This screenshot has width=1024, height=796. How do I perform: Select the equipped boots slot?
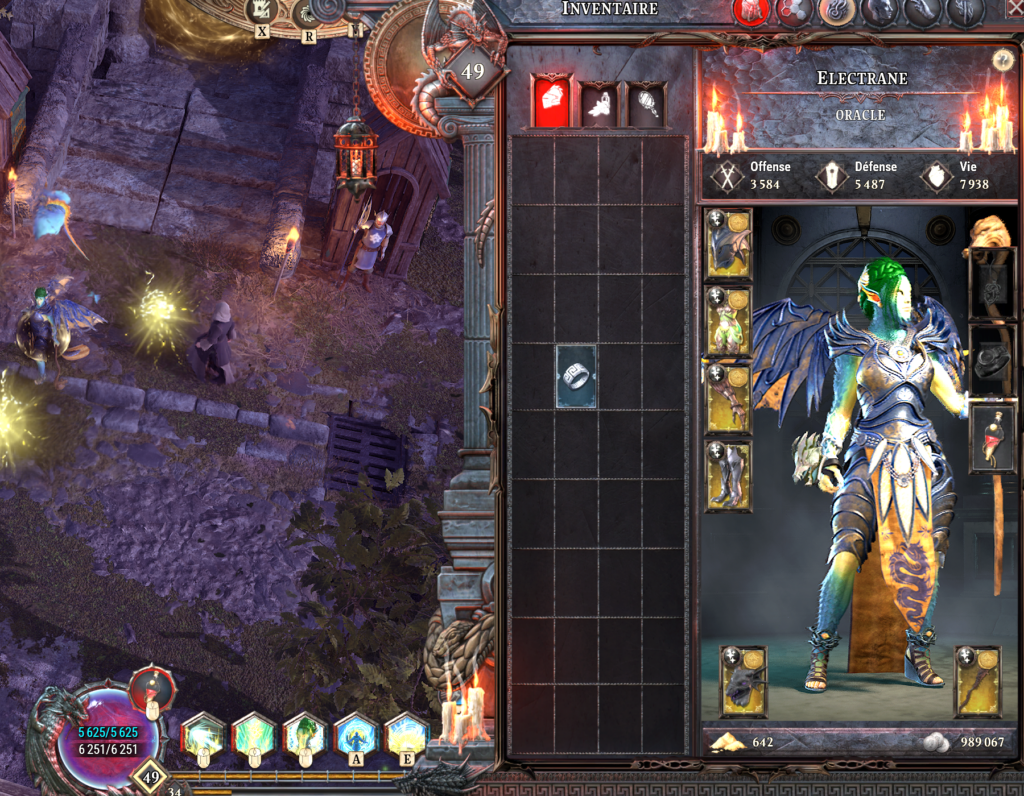pos(728,475)
